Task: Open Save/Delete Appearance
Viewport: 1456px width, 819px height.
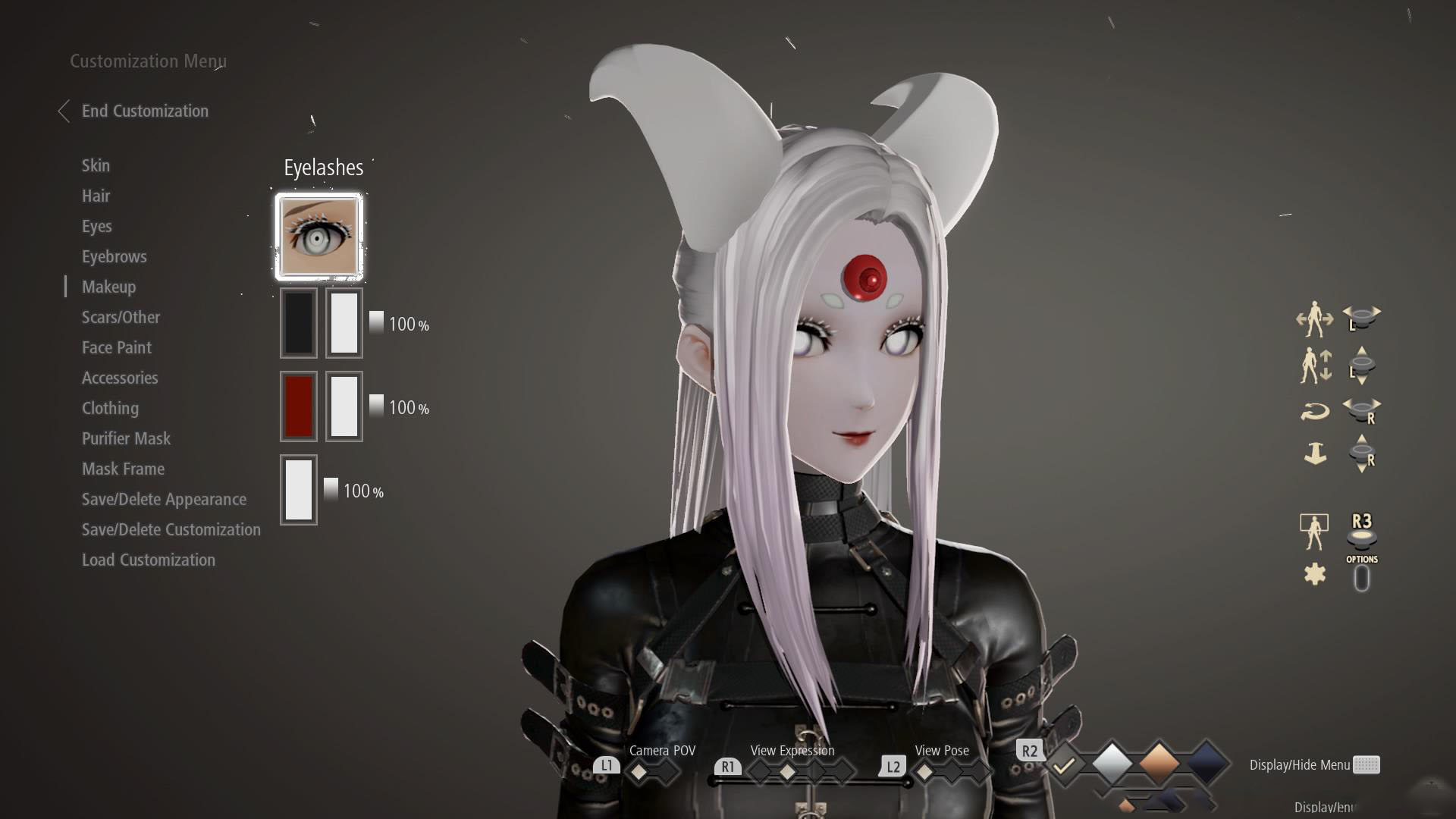Action: pyautogui.click(x=164, y=500)
